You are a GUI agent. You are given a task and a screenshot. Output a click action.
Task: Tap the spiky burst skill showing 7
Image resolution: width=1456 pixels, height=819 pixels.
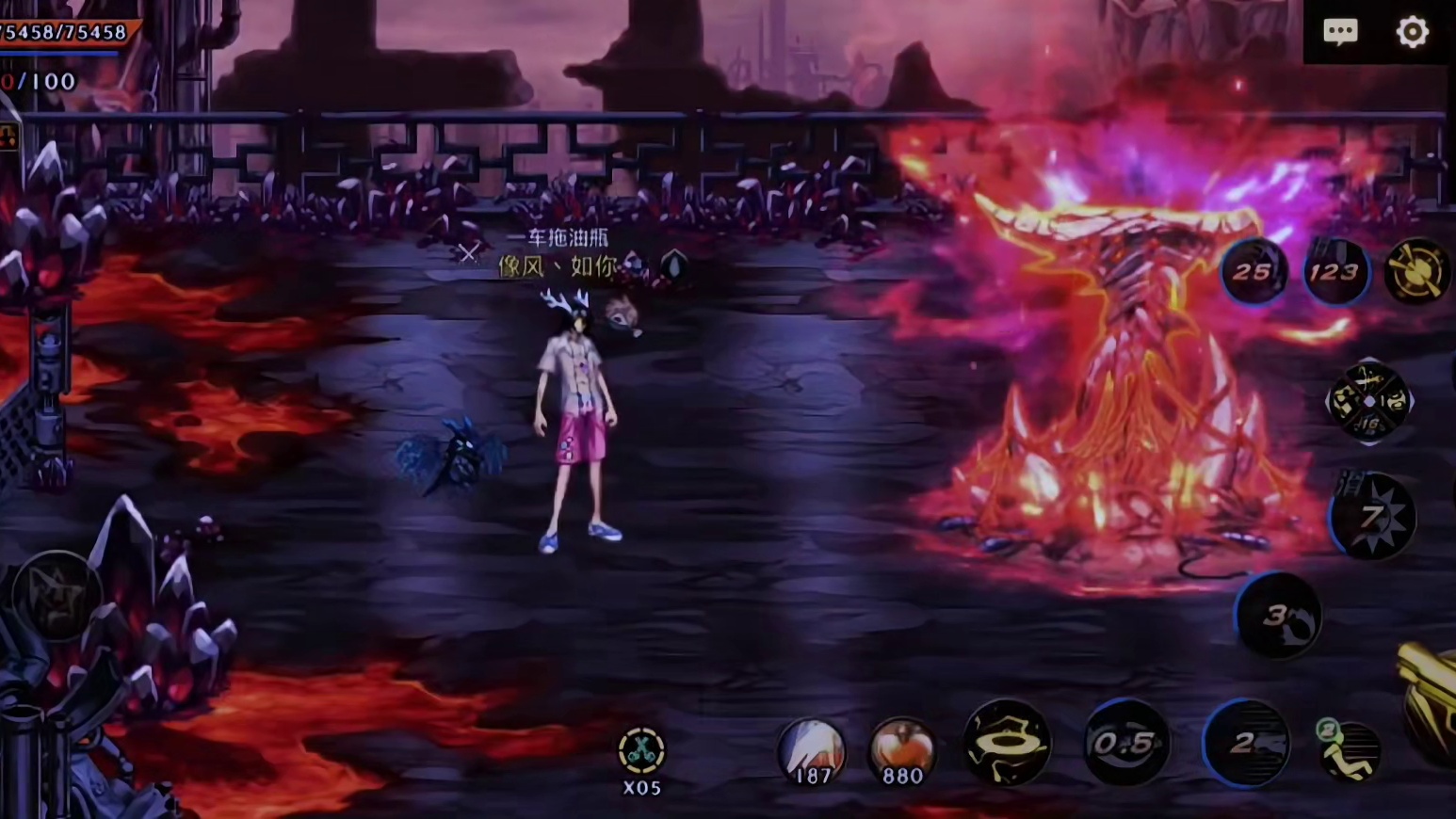tap(1373, 517)
